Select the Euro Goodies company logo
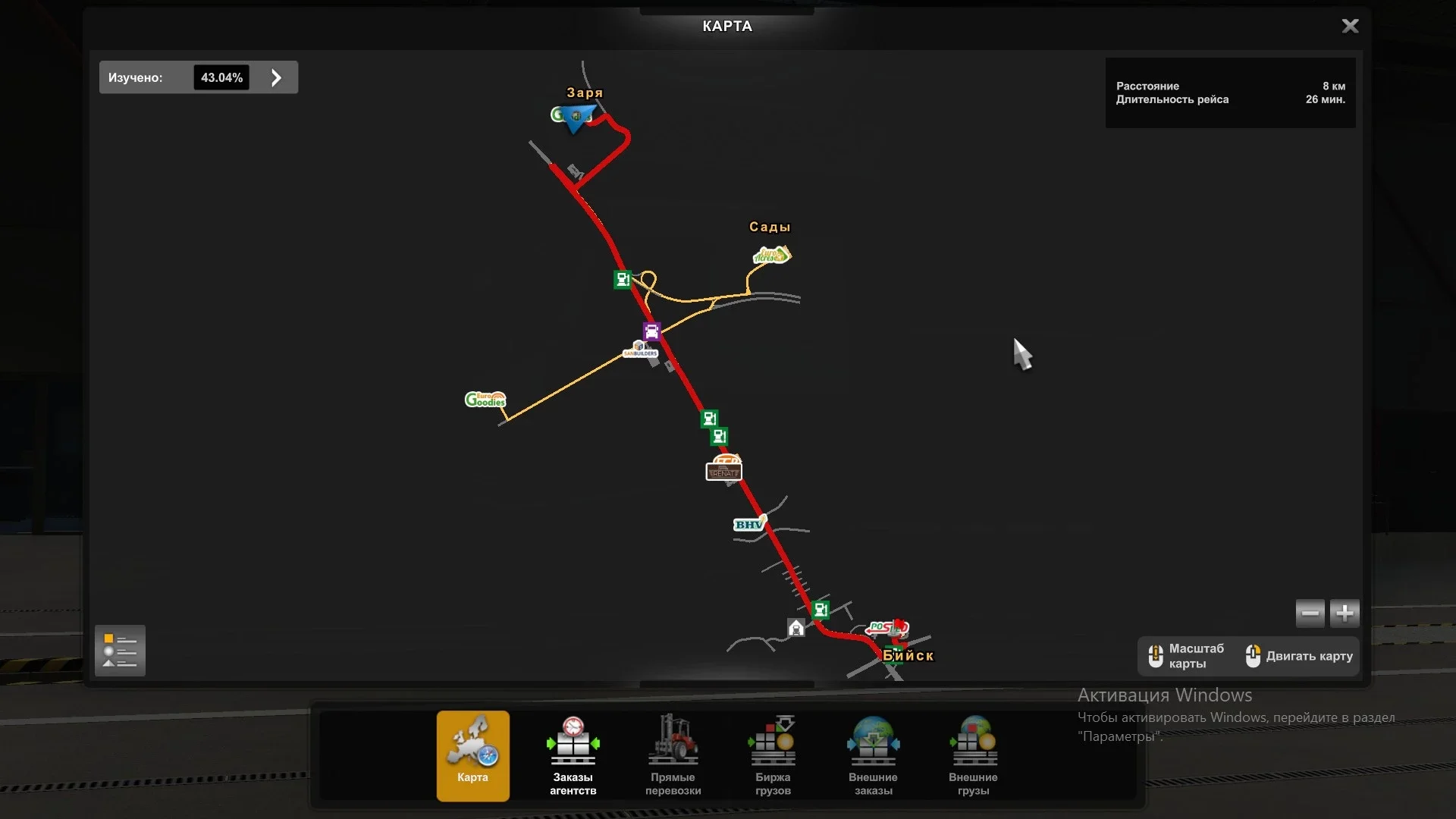The image size is (1456, 819). click(485, 400)
